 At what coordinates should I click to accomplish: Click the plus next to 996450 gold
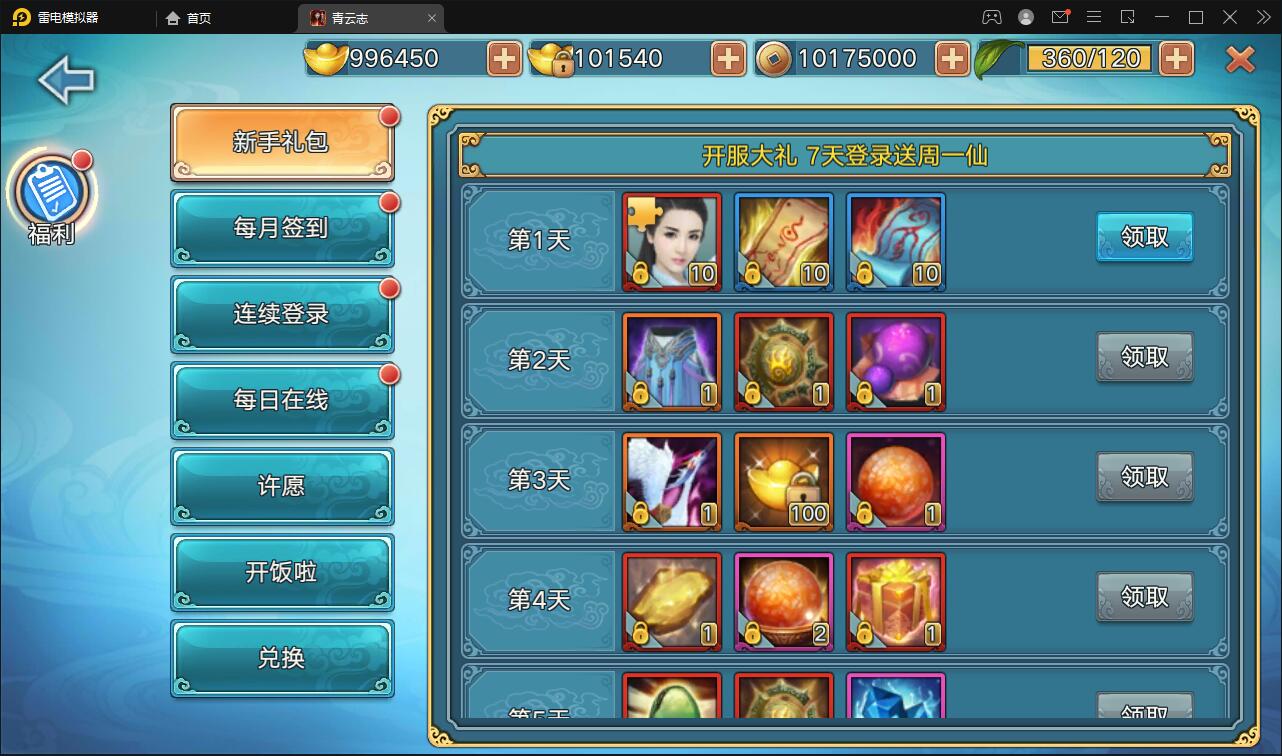(503, 58)
